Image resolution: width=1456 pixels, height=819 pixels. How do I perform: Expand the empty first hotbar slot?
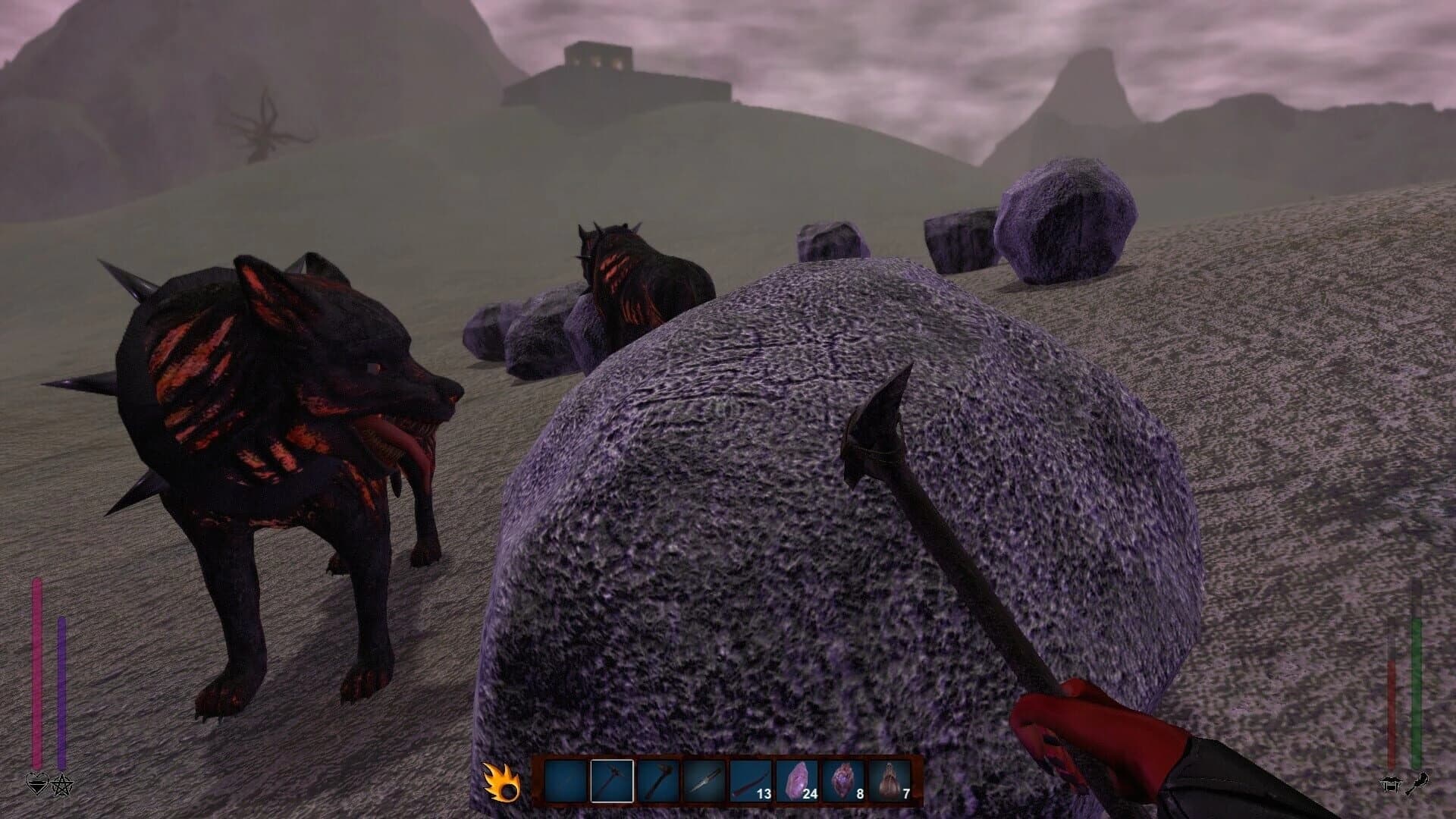566,780
